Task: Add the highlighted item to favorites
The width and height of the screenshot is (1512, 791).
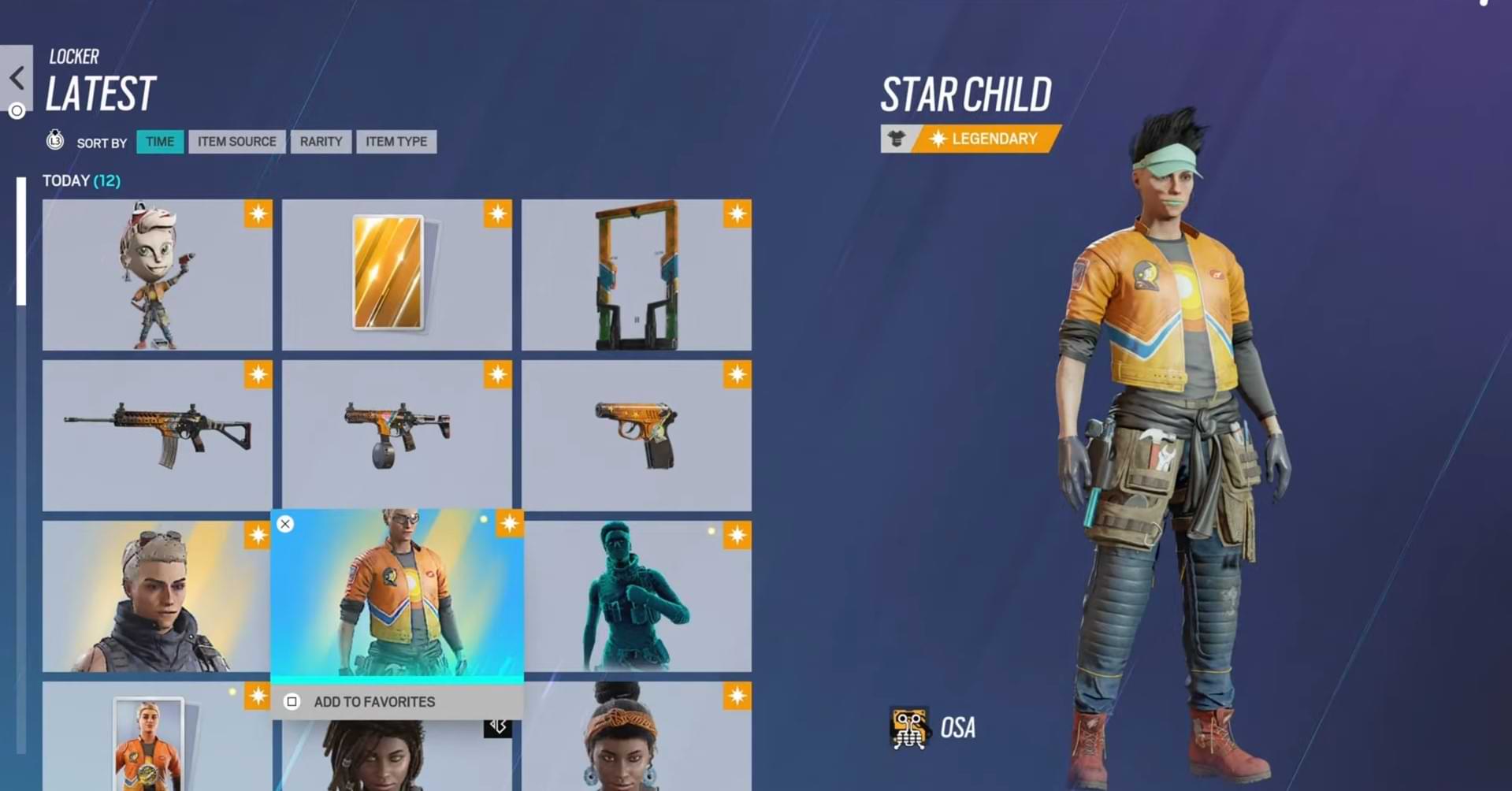Action: (374, 702)
